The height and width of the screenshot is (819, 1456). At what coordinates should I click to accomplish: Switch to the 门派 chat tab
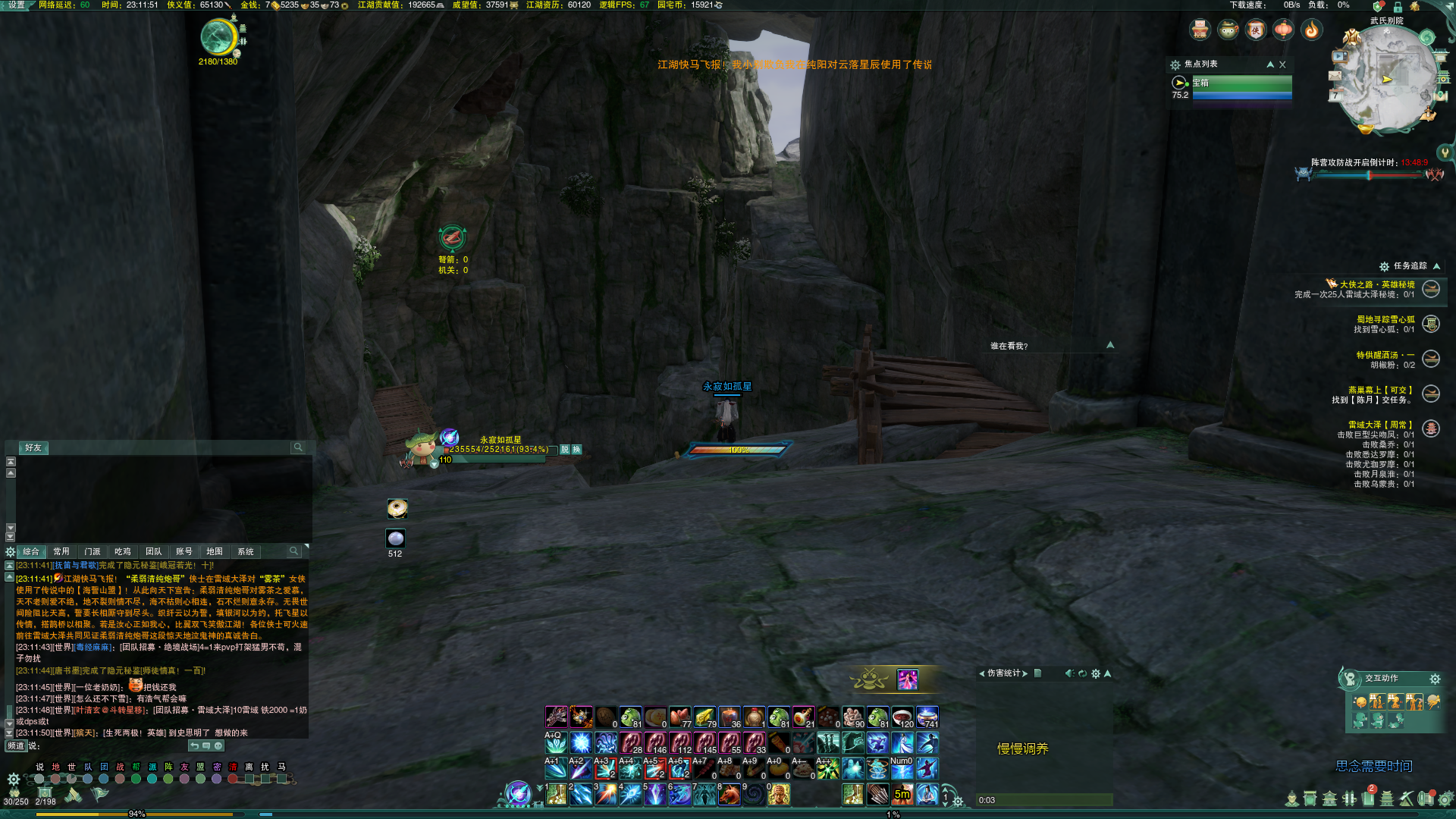tap(93, 551)
